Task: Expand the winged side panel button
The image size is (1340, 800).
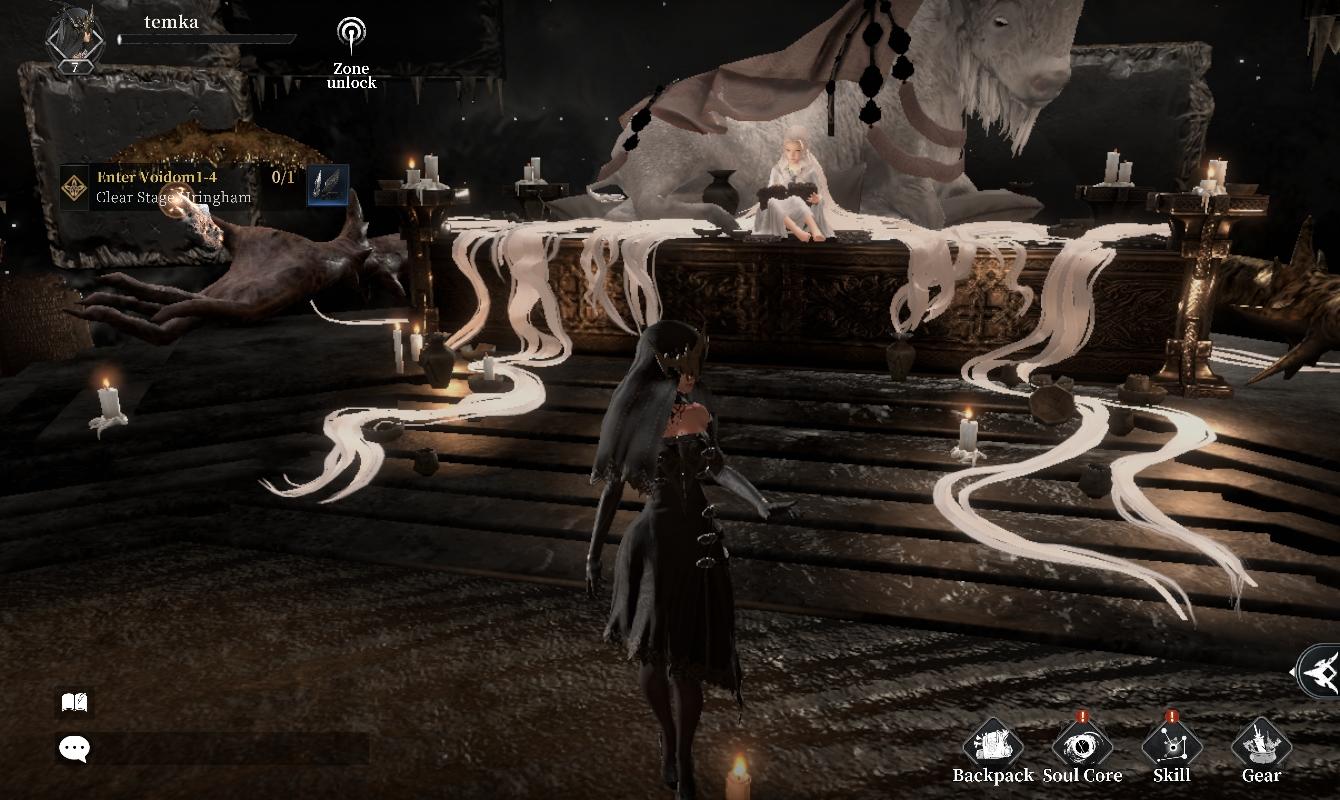Action: pyautogui.click(x=1319, y=672)
